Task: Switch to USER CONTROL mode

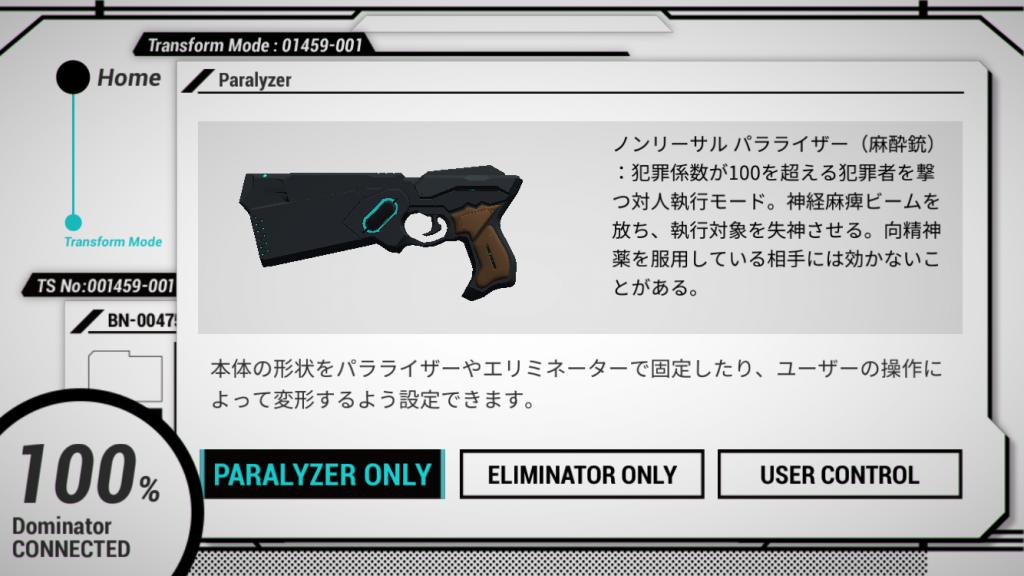Action: (x=839, y=474)
